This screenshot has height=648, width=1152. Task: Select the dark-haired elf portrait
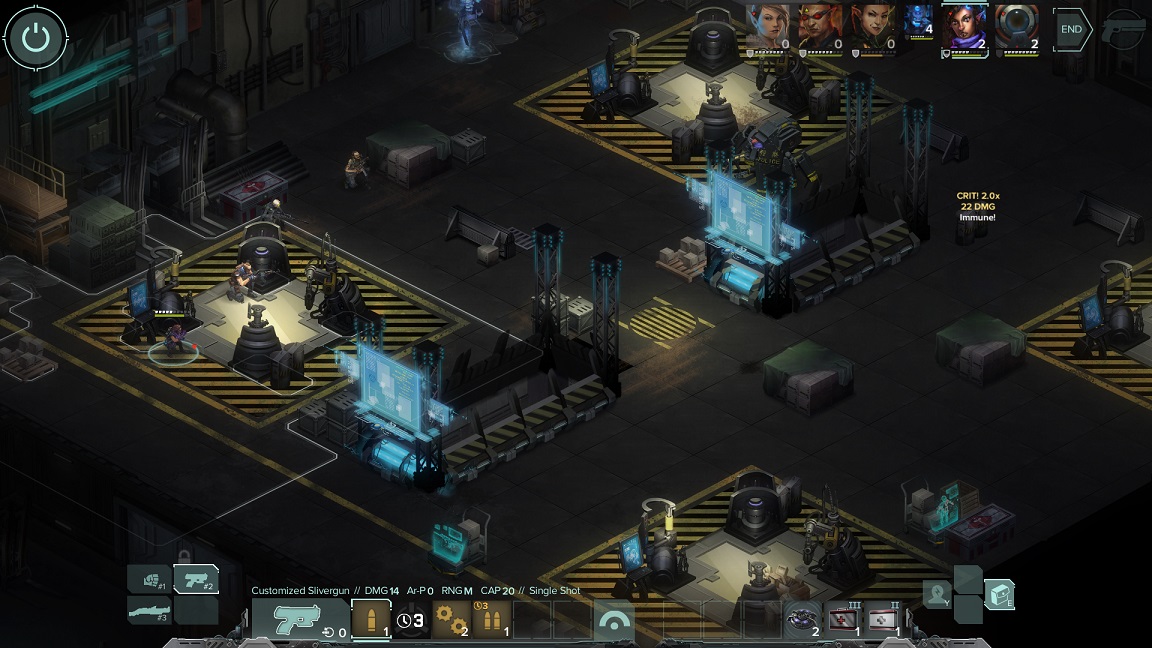[x=873, y=26]
